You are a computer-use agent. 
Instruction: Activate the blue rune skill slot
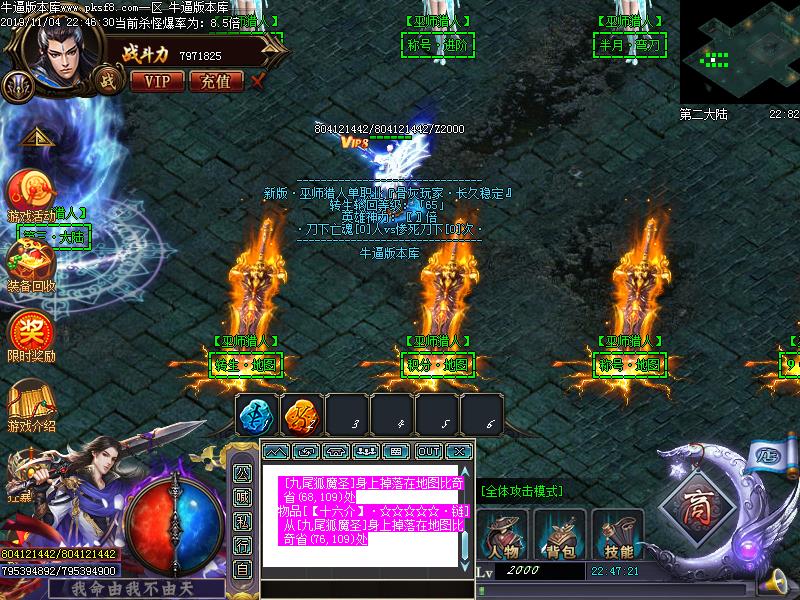click(257, 415)
